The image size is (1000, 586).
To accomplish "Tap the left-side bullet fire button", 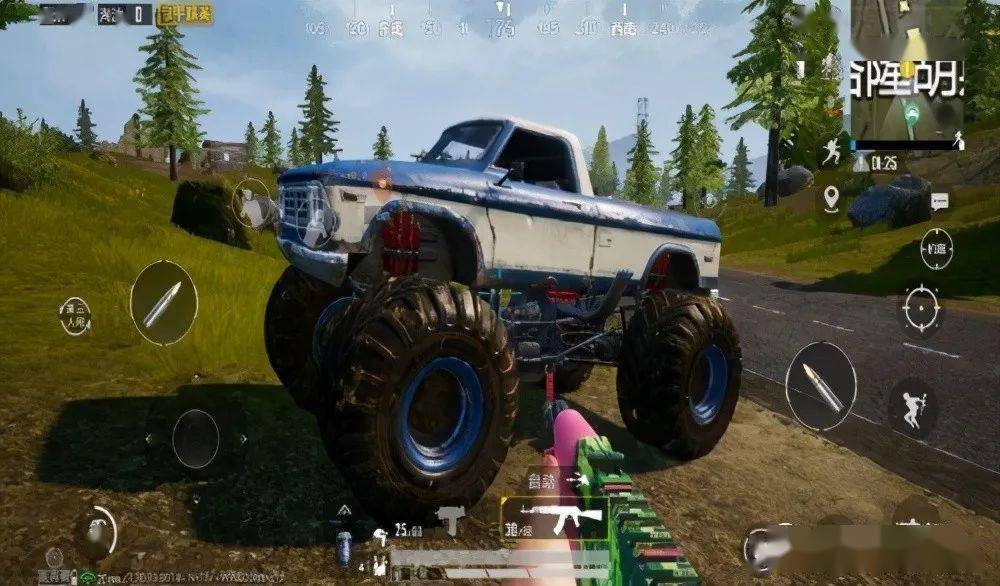I will (x=163, y=303).
